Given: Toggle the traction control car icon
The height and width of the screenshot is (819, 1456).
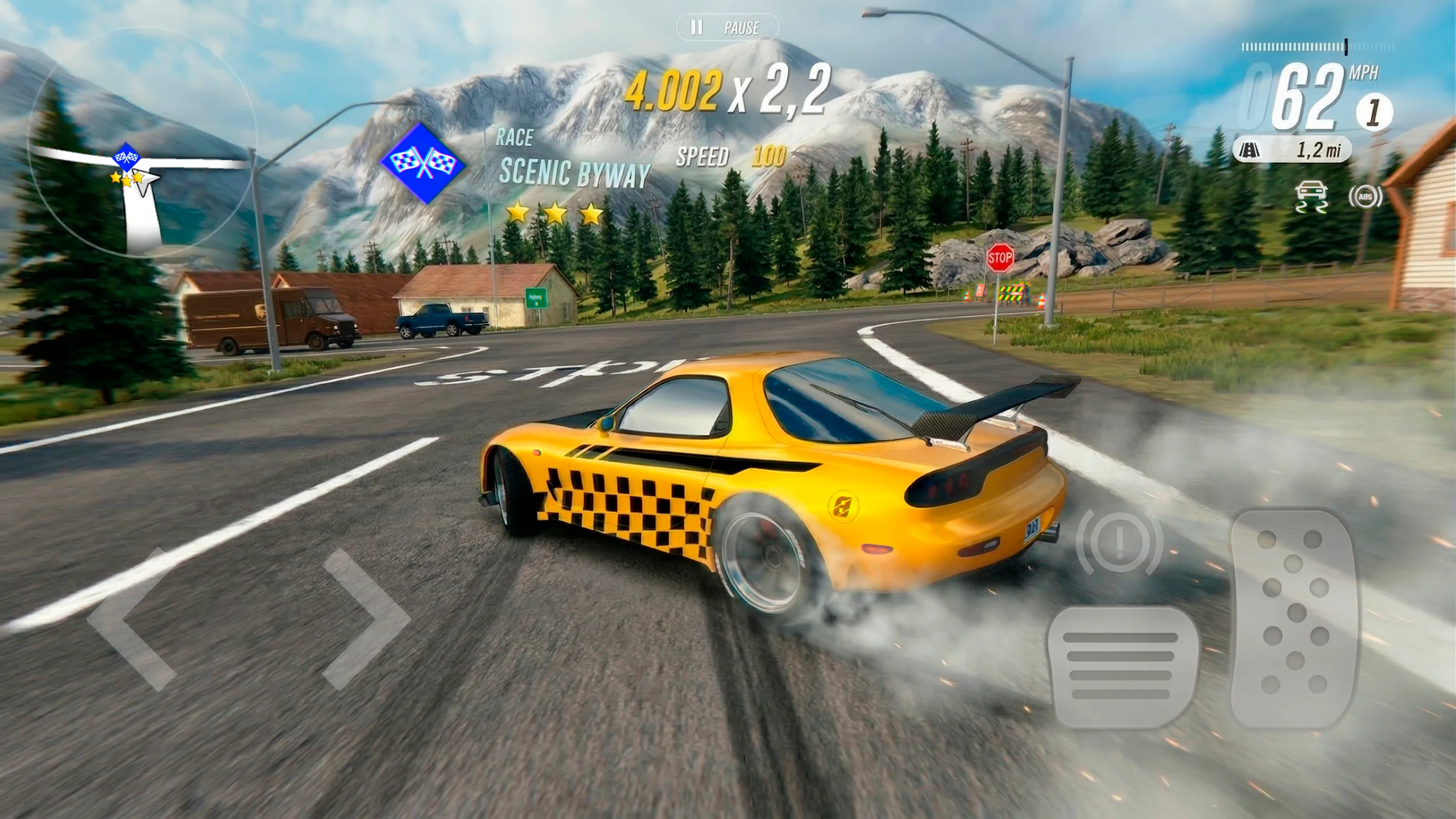Looking at the screenshot, I should click(1311, 197).
